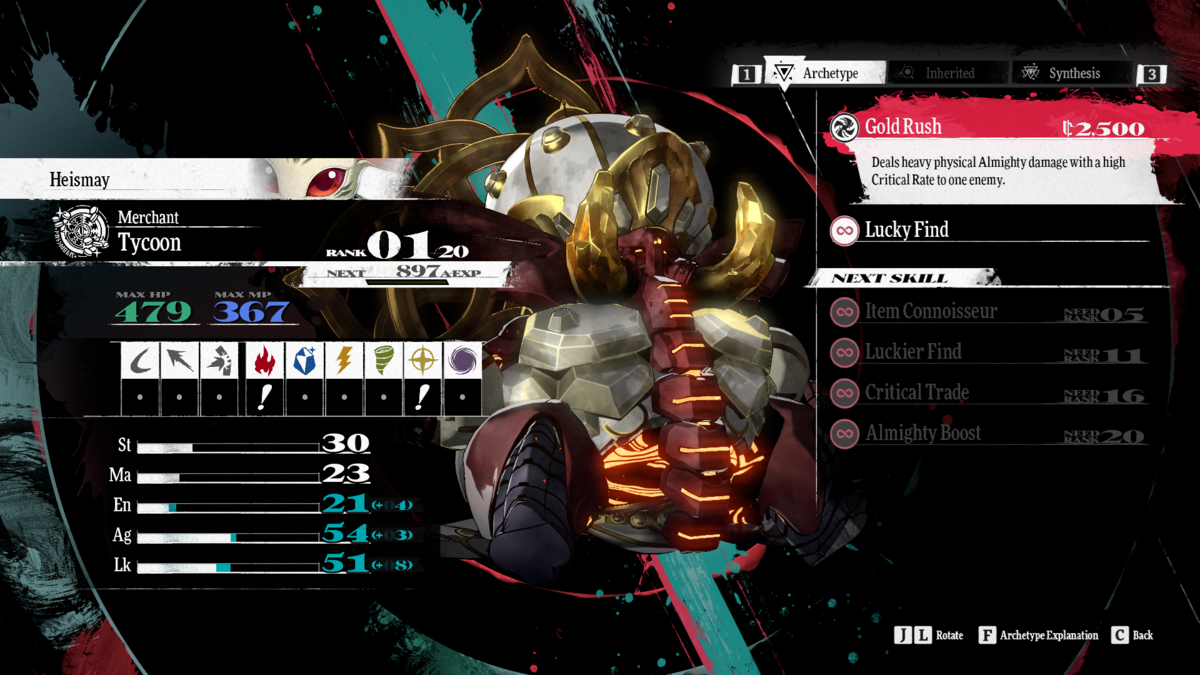
Task: Click the Merchant Tycoon archetype emblem
Action: [82, 232]
